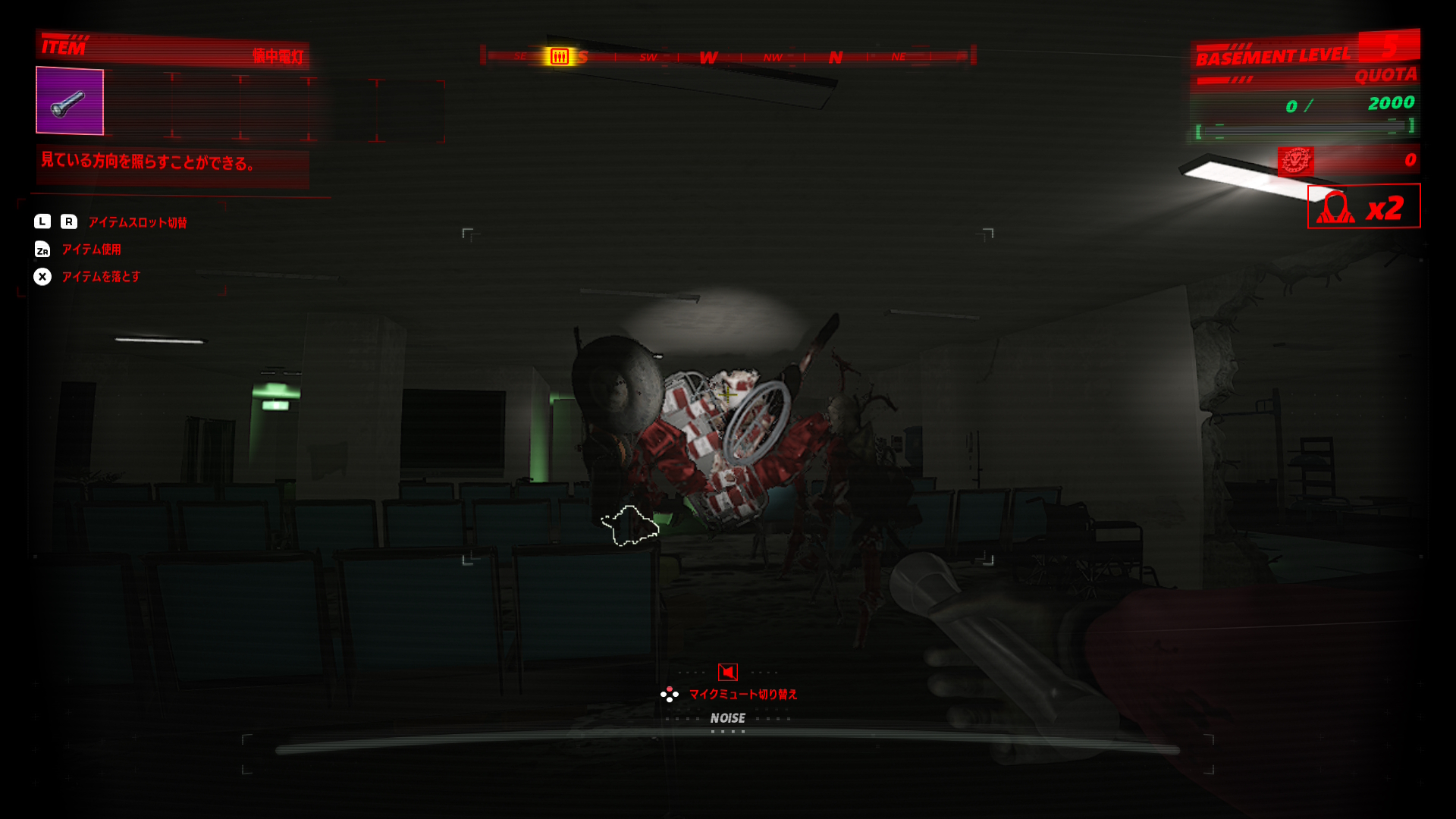Select the flashlight item slot
Image resolution: width=1456 pixels, height=819 pixels.
[x=70, y=101]
